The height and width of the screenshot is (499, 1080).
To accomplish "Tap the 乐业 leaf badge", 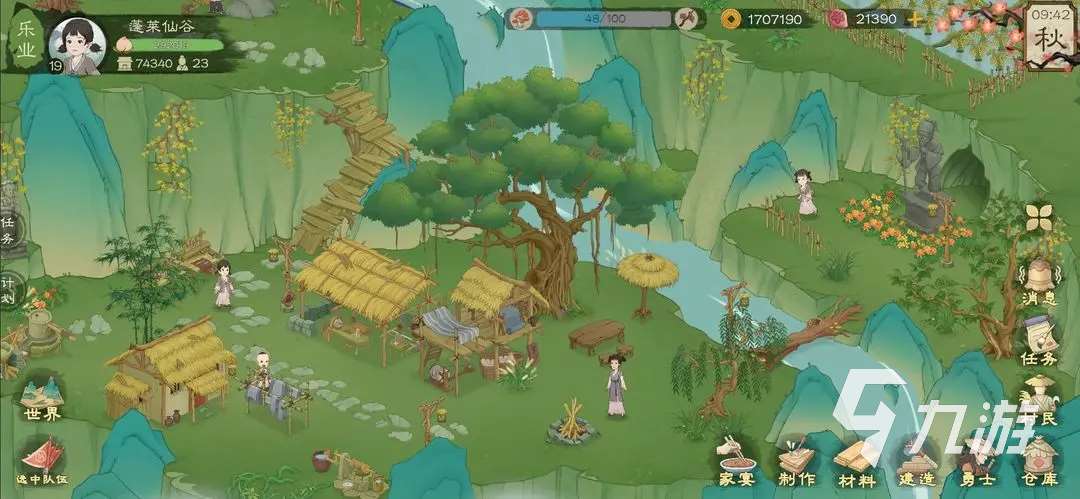I will [26, 36].
